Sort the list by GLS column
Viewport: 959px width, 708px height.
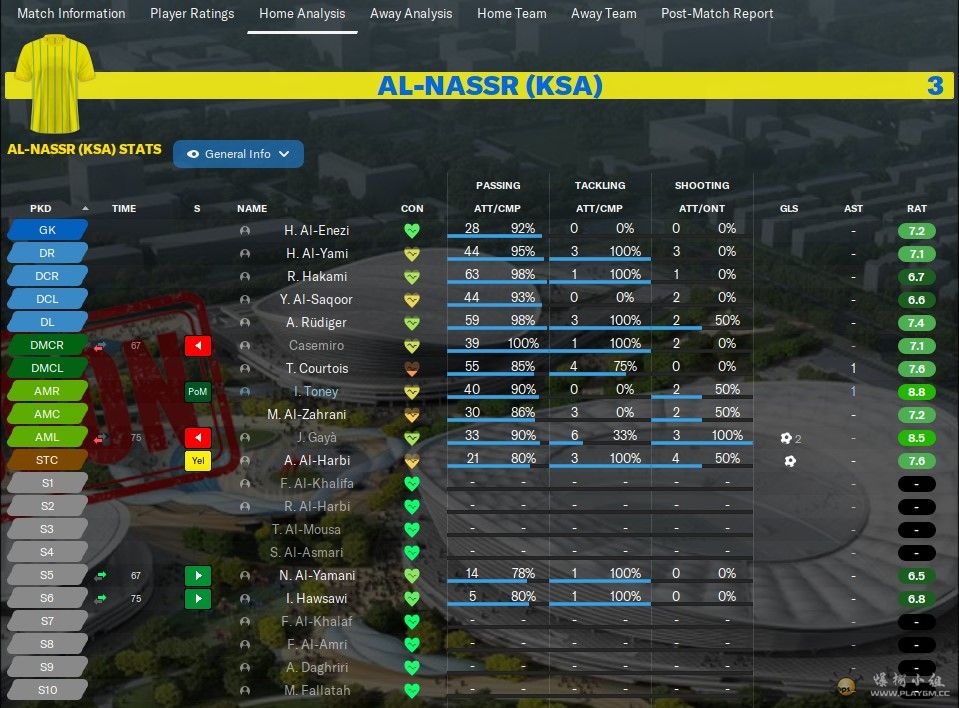[789, 209]
